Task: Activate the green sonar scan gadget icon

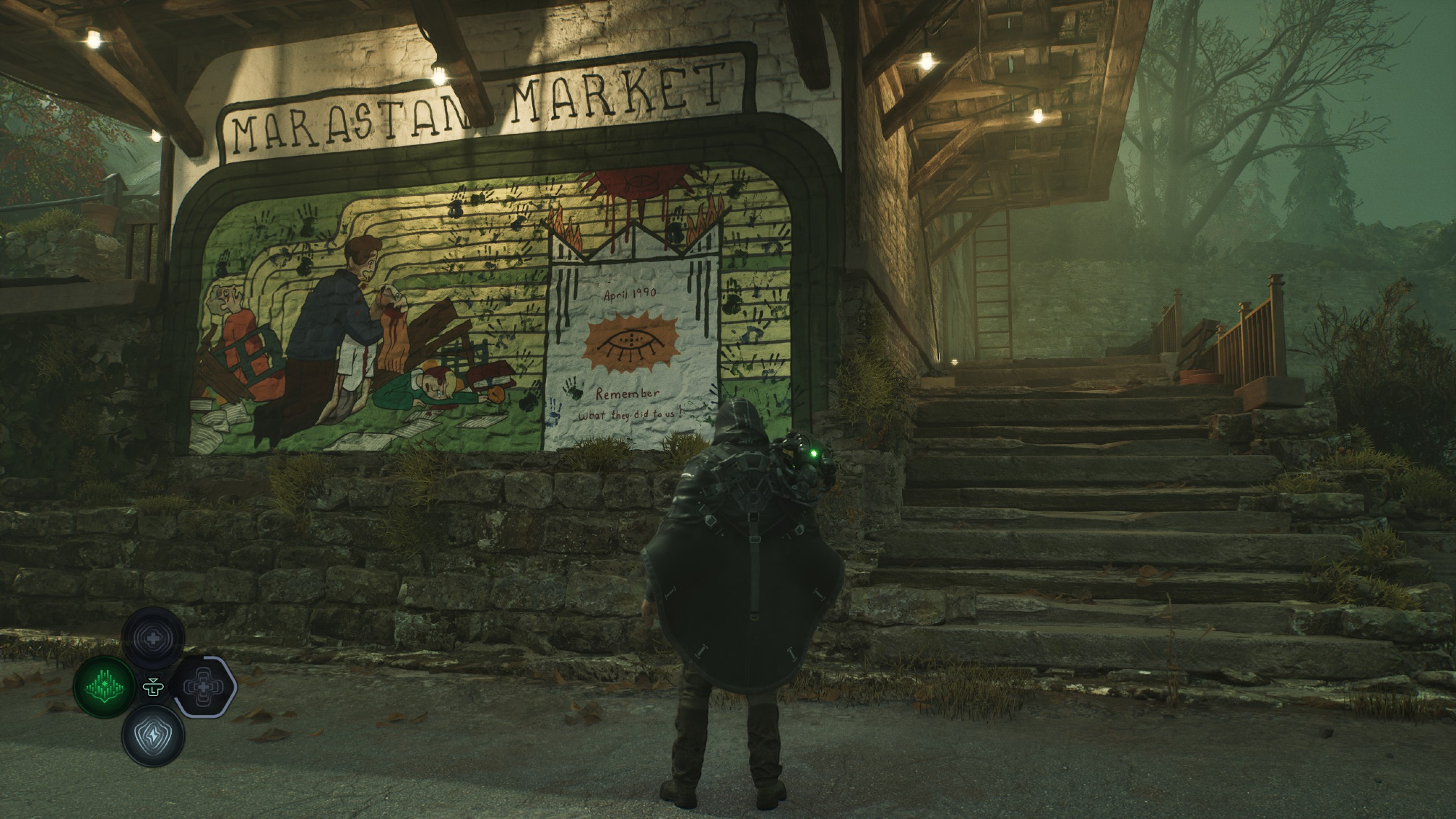Action: (104, 687)
